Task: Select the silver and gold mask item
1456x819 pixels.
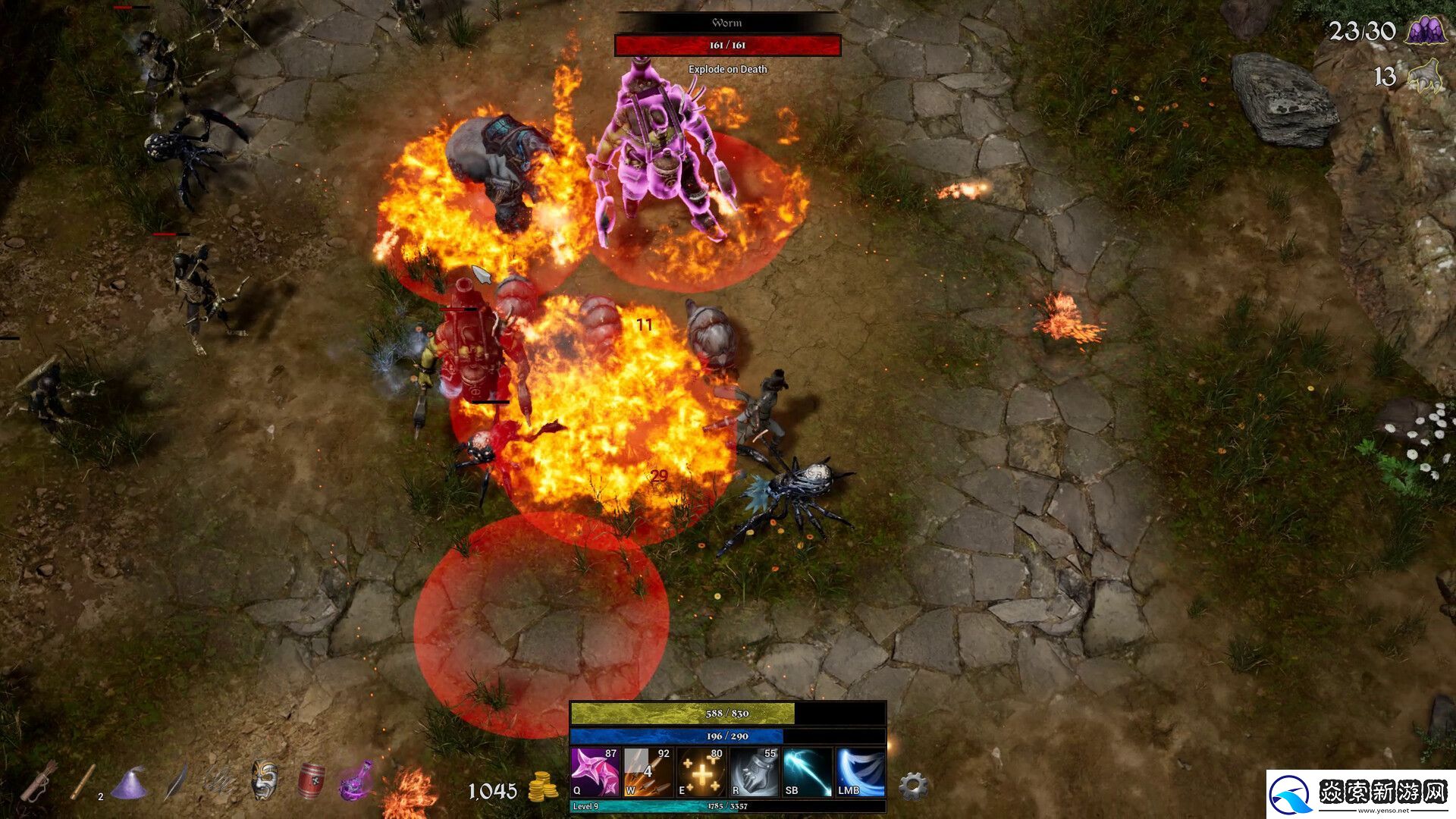Action: pos(265,780)
